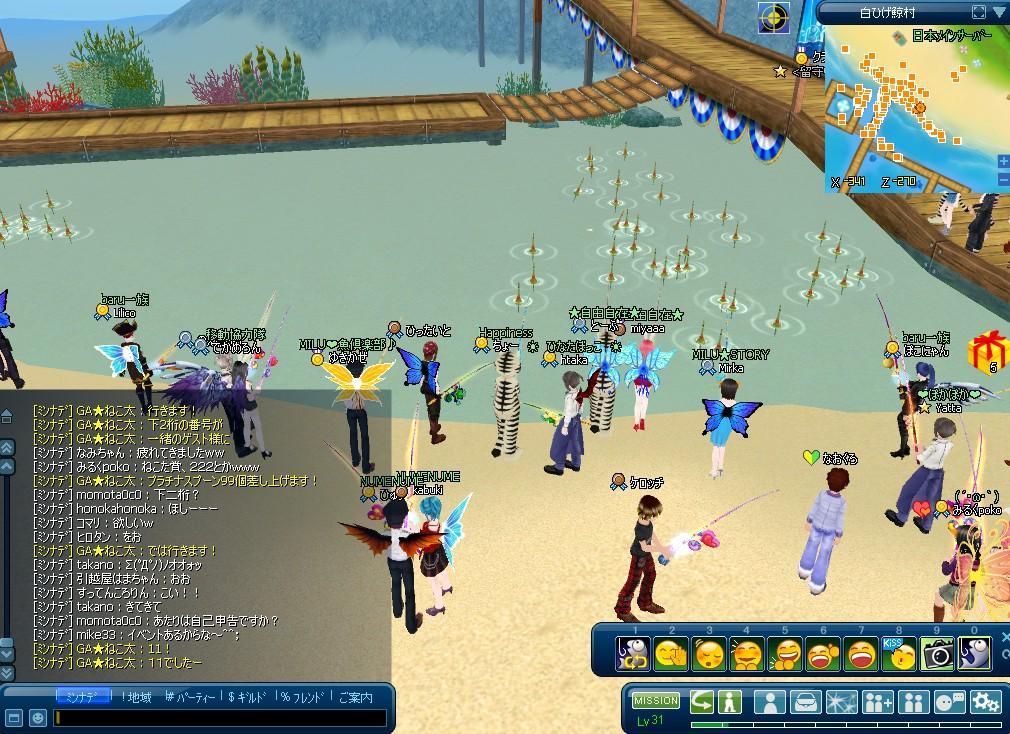Open the add friend icon

point(878,702)
